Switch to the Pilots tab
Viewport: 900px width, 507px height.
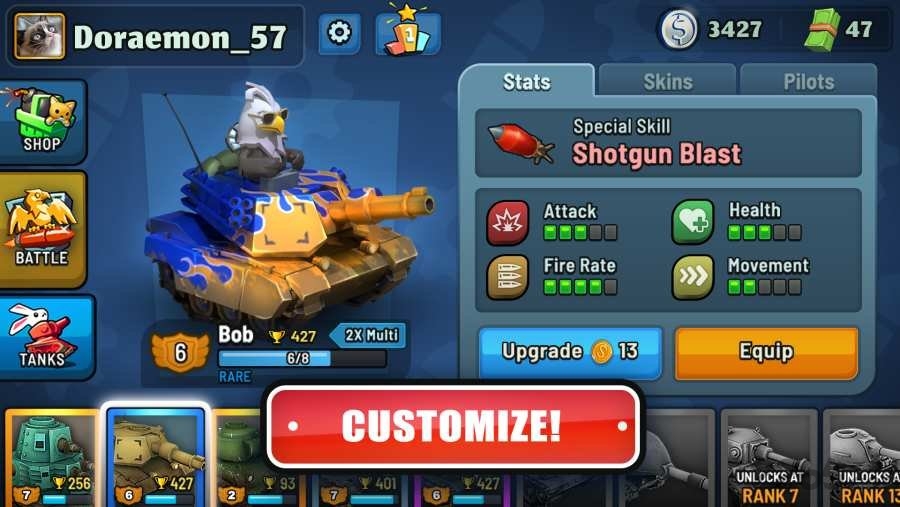pyautogui.click(x=808, y=81)
